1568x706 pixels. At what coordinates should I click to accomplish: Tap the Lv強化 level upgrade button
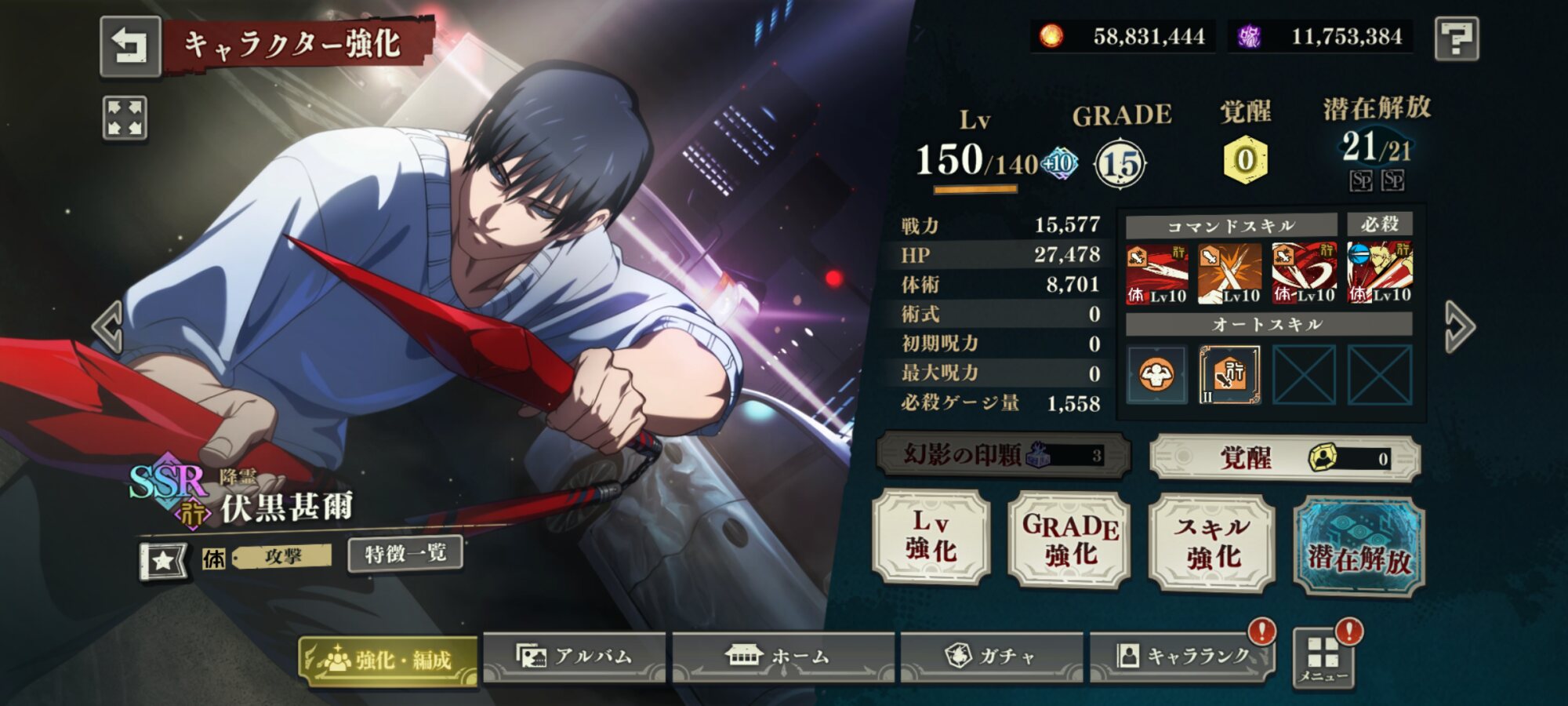click(931, 537)
